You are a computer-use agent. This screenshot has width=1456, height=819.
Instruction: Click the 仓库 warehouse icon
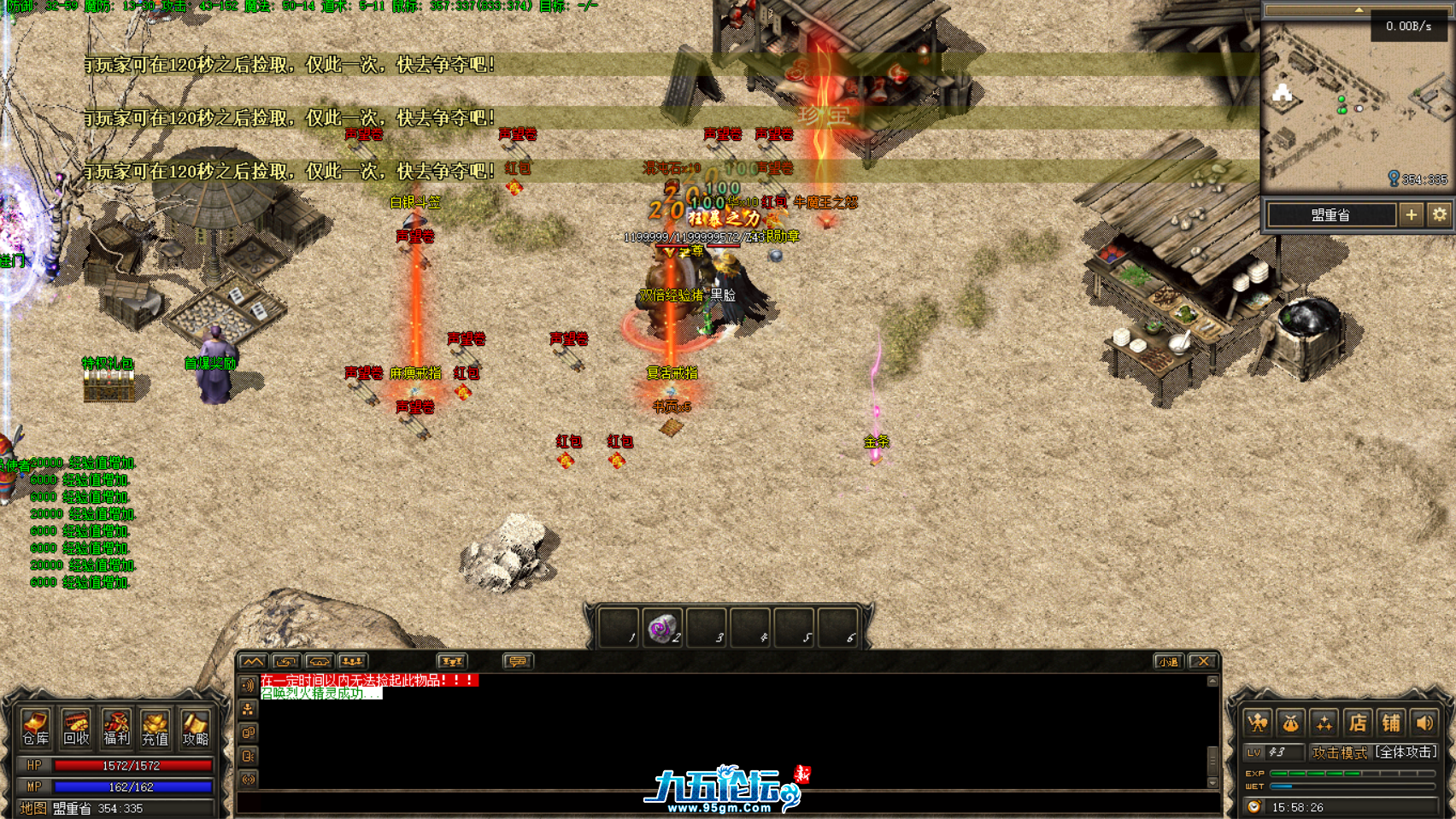pos(37,728)
